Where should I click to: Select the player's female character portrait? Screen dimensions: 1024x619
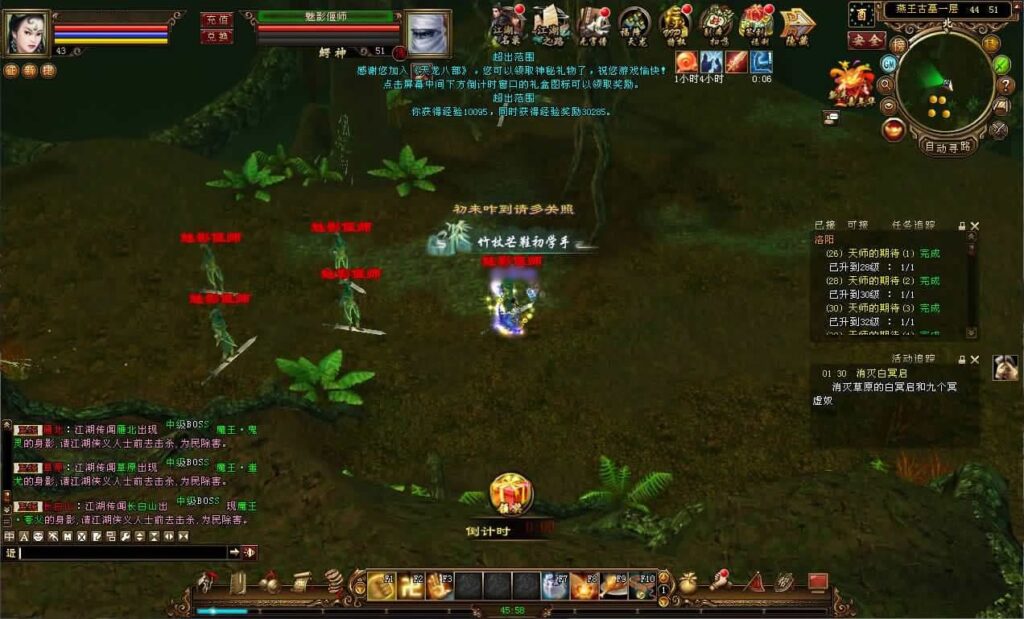[x=27, y=33]
